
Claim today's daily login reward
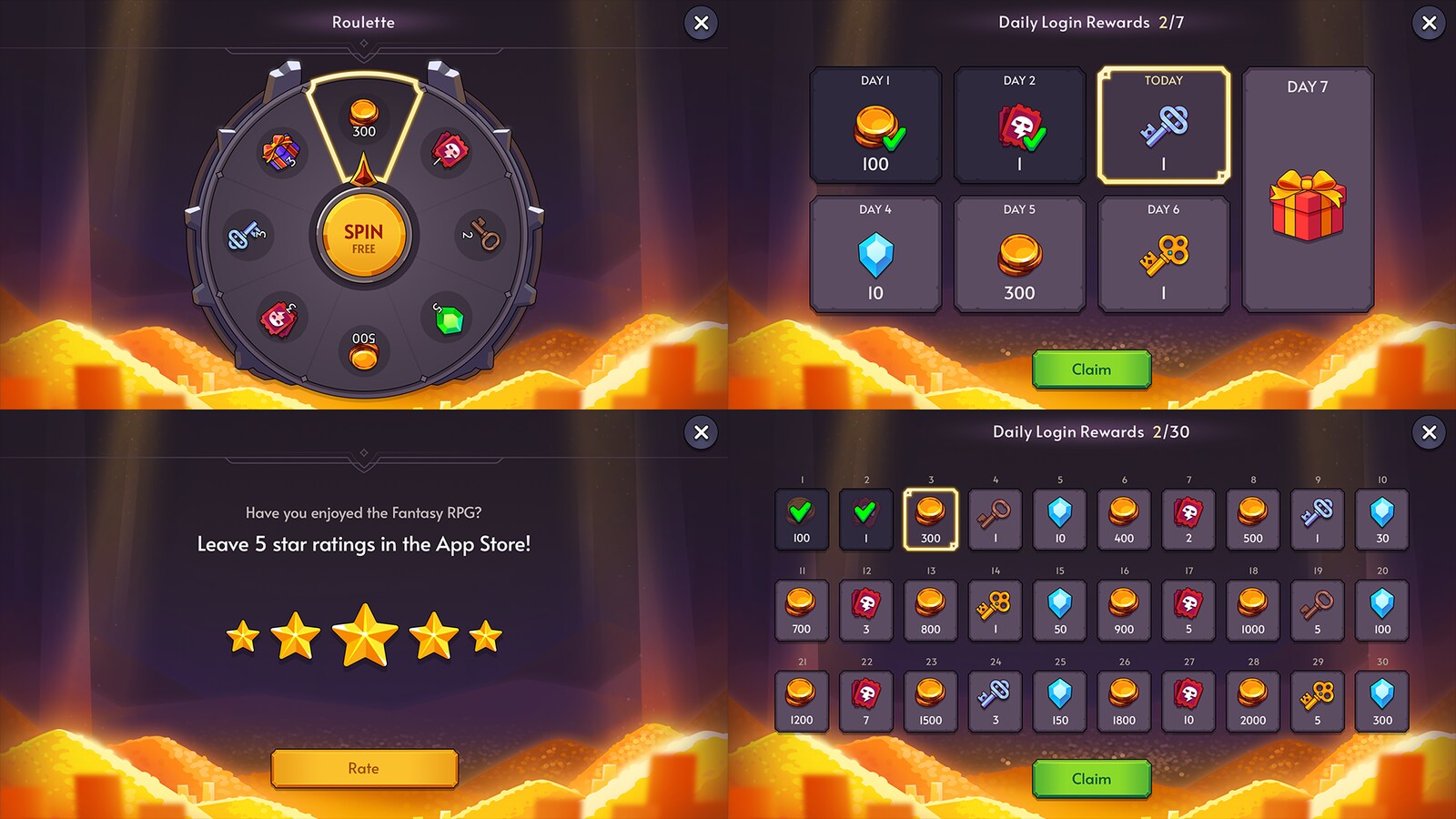coord(1090,369)
